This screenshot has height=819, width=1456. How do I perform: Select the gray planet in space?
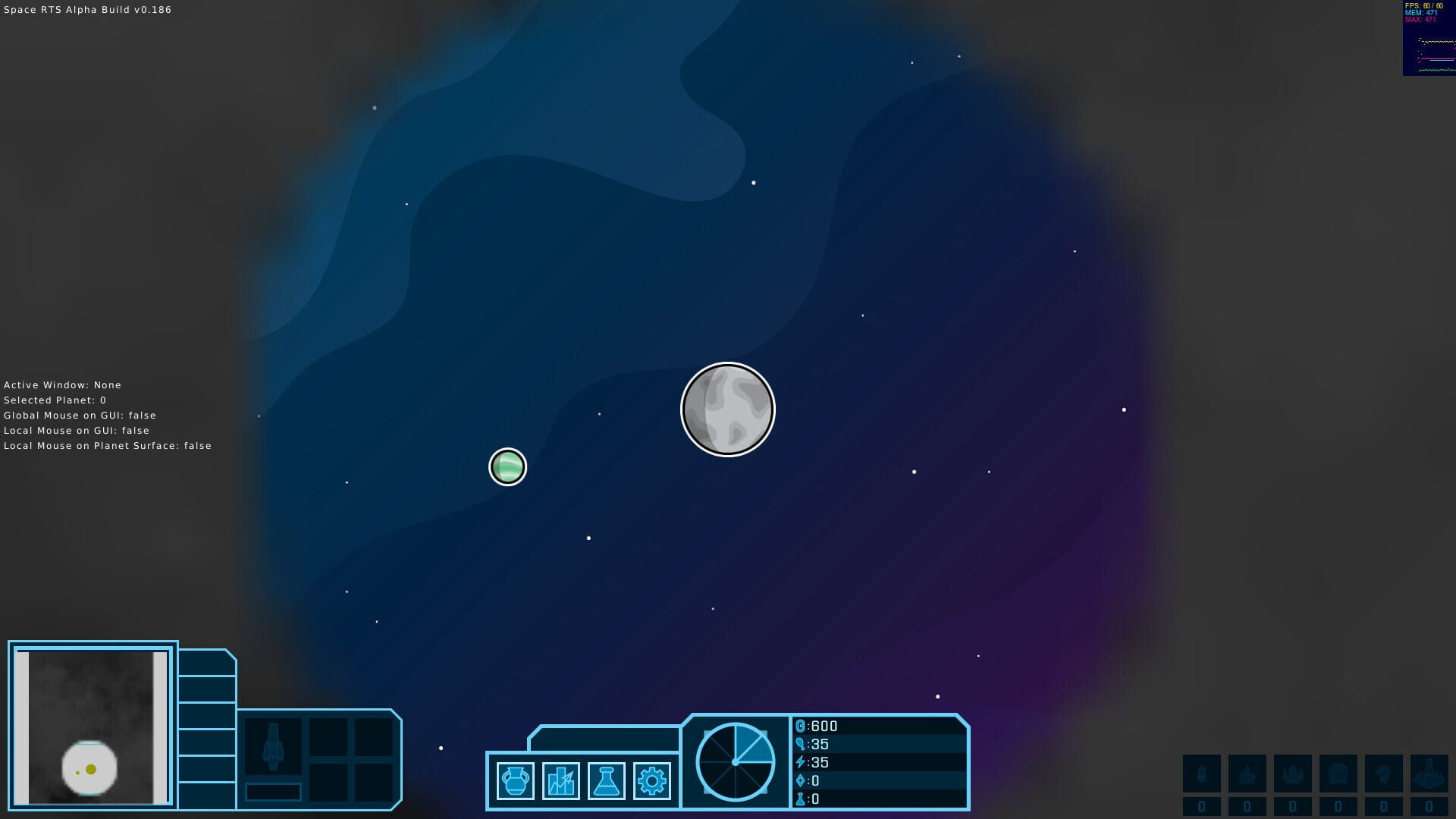[727, 409]
